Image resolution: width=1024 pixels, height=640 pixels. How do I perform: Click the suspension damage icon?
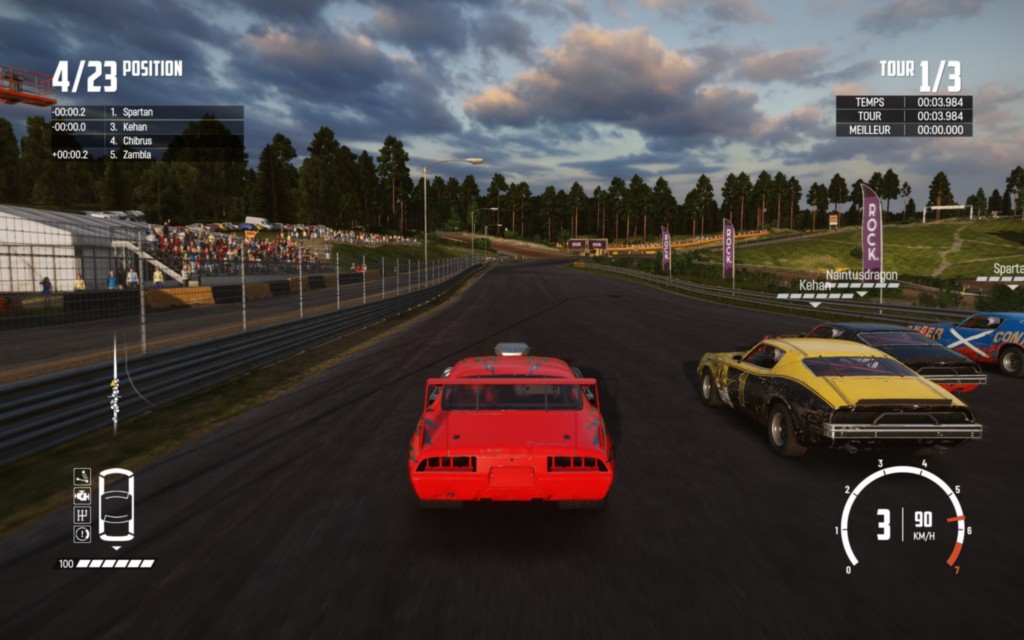coord(82,476)
